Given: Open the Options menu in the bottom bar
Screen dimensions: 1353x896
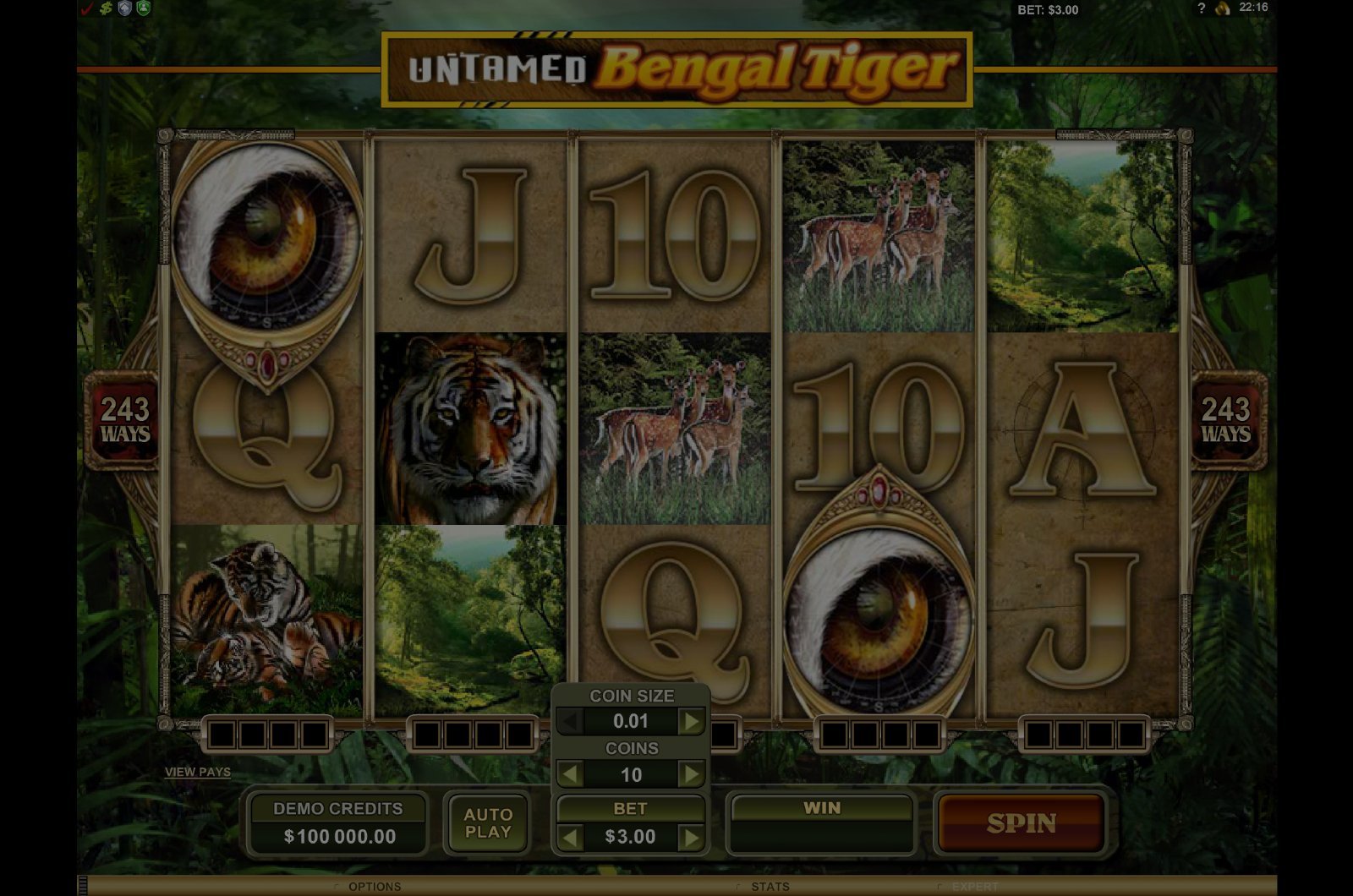Looking at the screenshot, I should click(374, 887).
